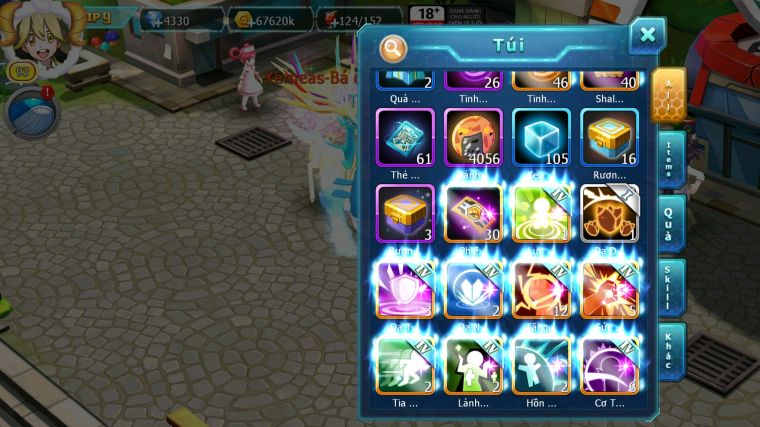Viewport: 760px width, 427px height.
Task: Choose the ticket item with 30 count
Action: click(x=473, y=213)
